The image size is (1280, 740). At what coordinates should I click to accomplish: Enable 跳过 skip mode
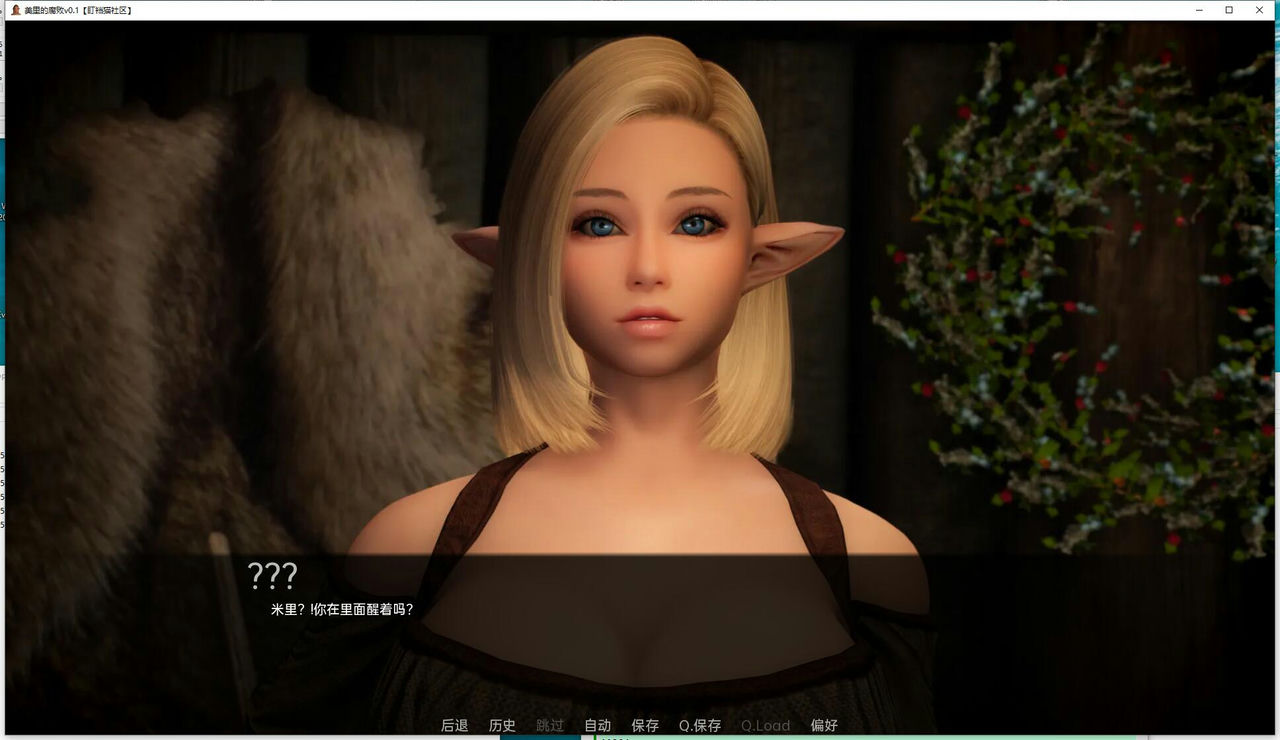tap(549, 725)
